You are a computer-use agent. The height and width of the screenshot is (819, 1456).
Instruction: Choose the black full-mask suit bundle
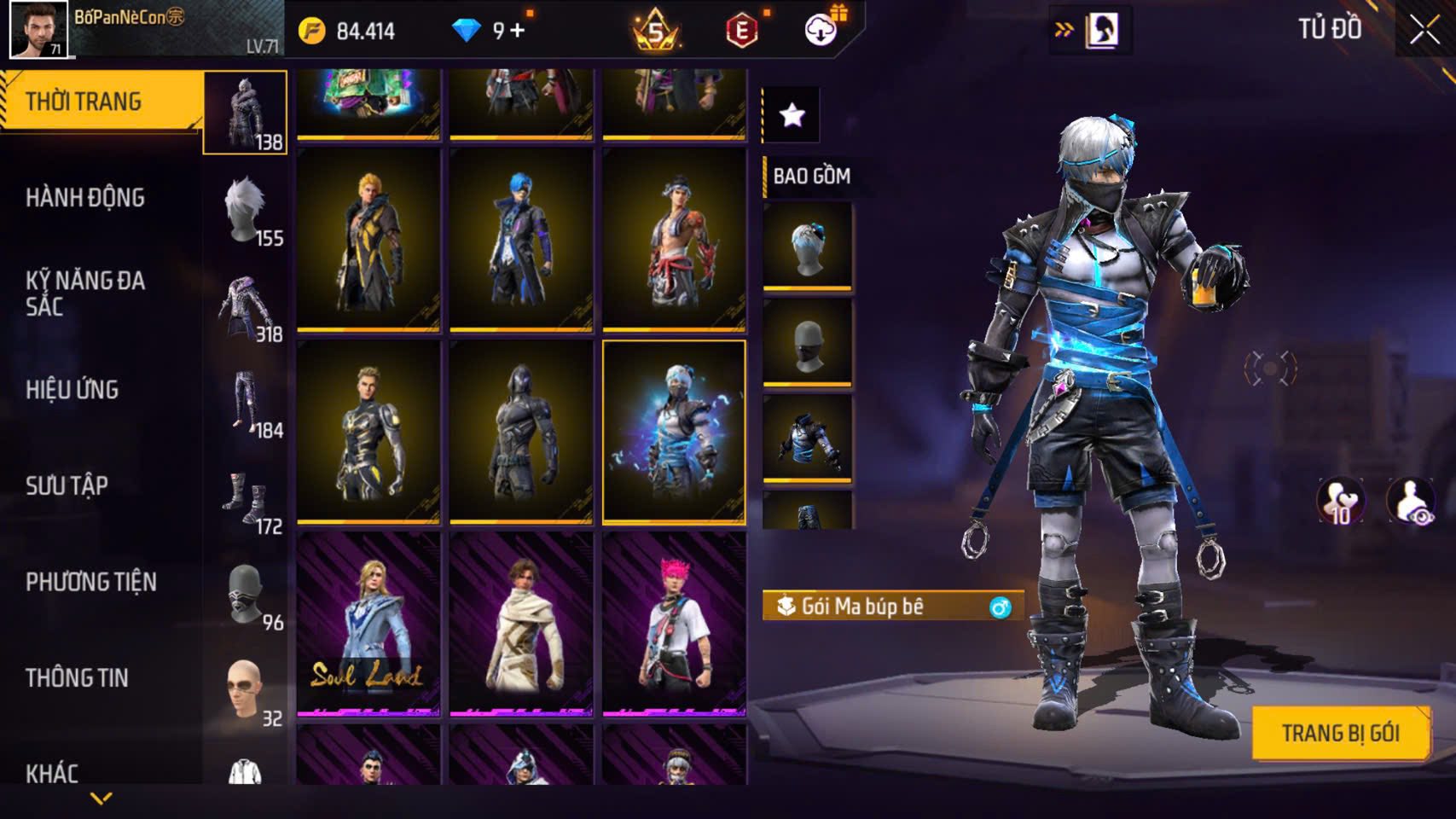click(521, 432)
